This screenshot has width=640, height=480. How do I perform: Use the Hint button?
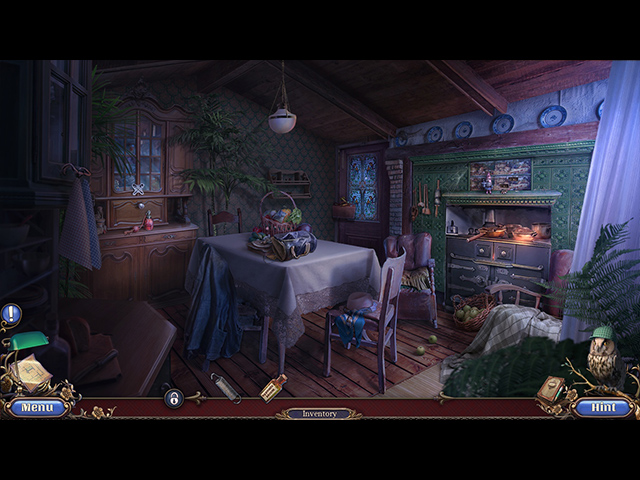click(x=603, y=408)
